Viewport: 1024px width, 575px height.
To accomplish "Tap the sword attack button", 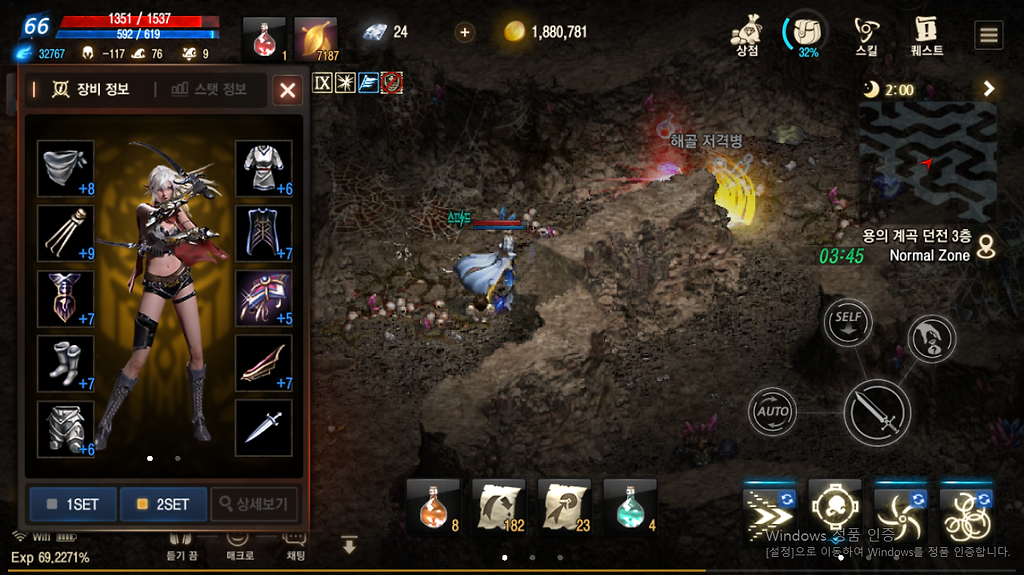I will point(877,412).
